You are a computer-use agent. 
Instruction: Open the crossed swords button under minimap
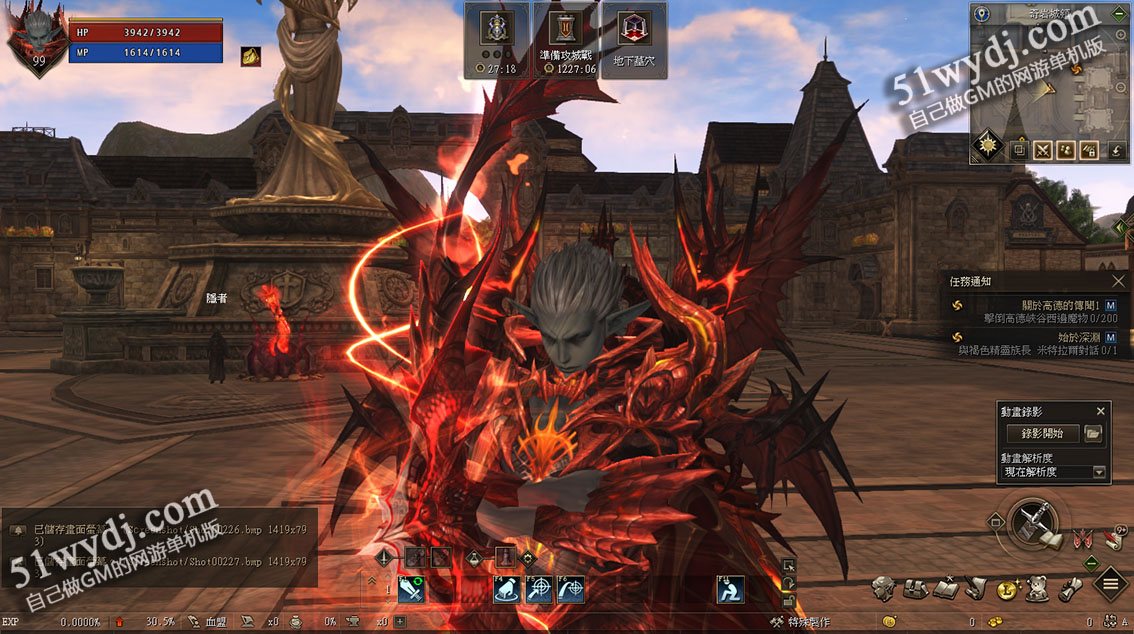[1044, 150]
